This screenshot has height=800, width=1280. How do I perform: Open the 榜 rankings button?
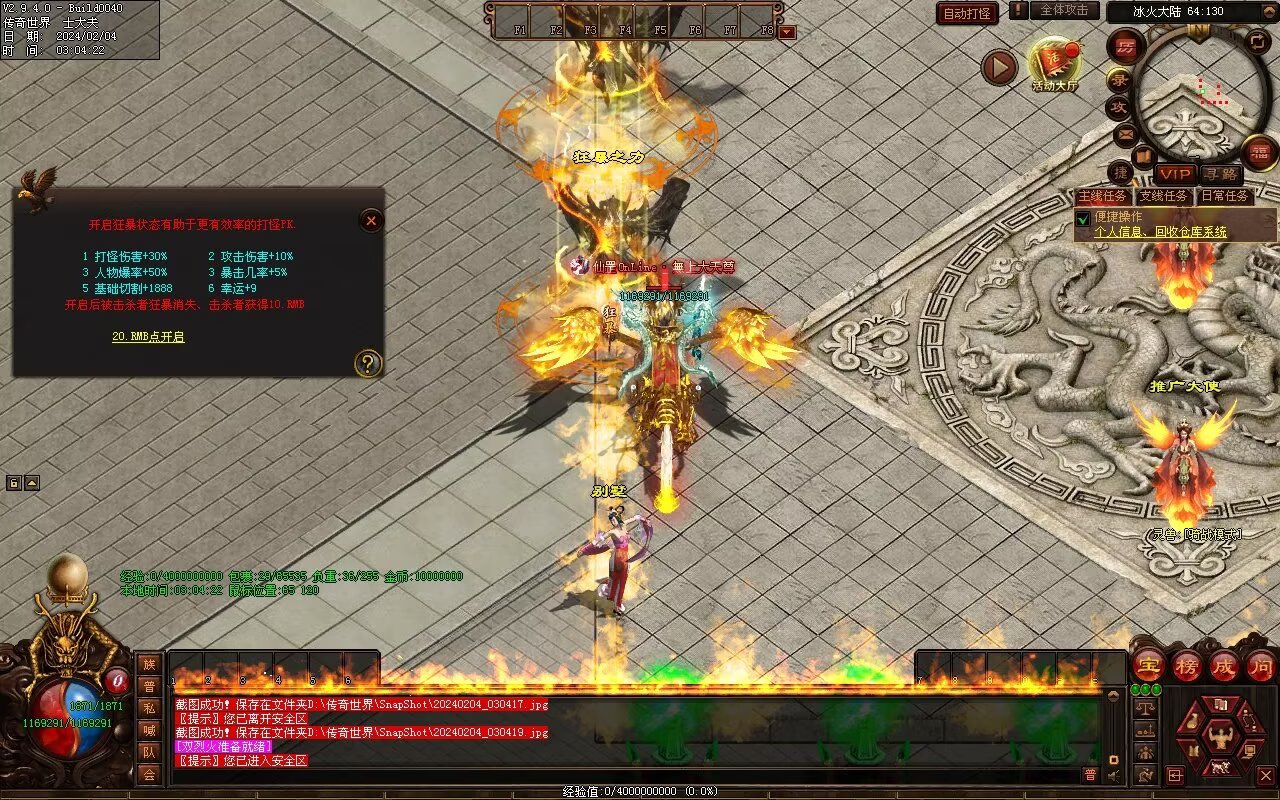(x=1187, y=665)
